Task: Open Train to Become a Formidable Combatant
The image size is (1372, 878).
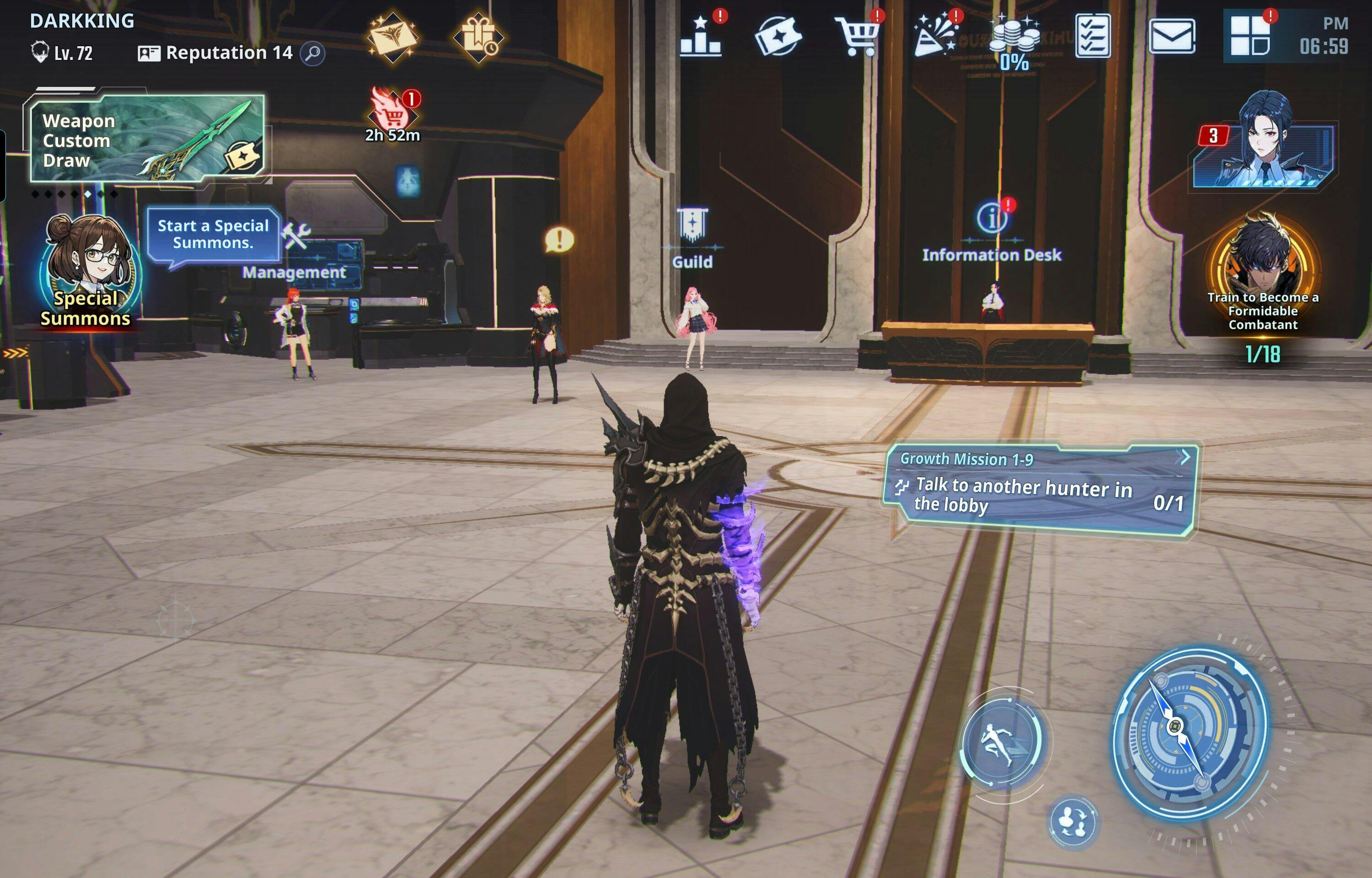Action: (1263, 273)
